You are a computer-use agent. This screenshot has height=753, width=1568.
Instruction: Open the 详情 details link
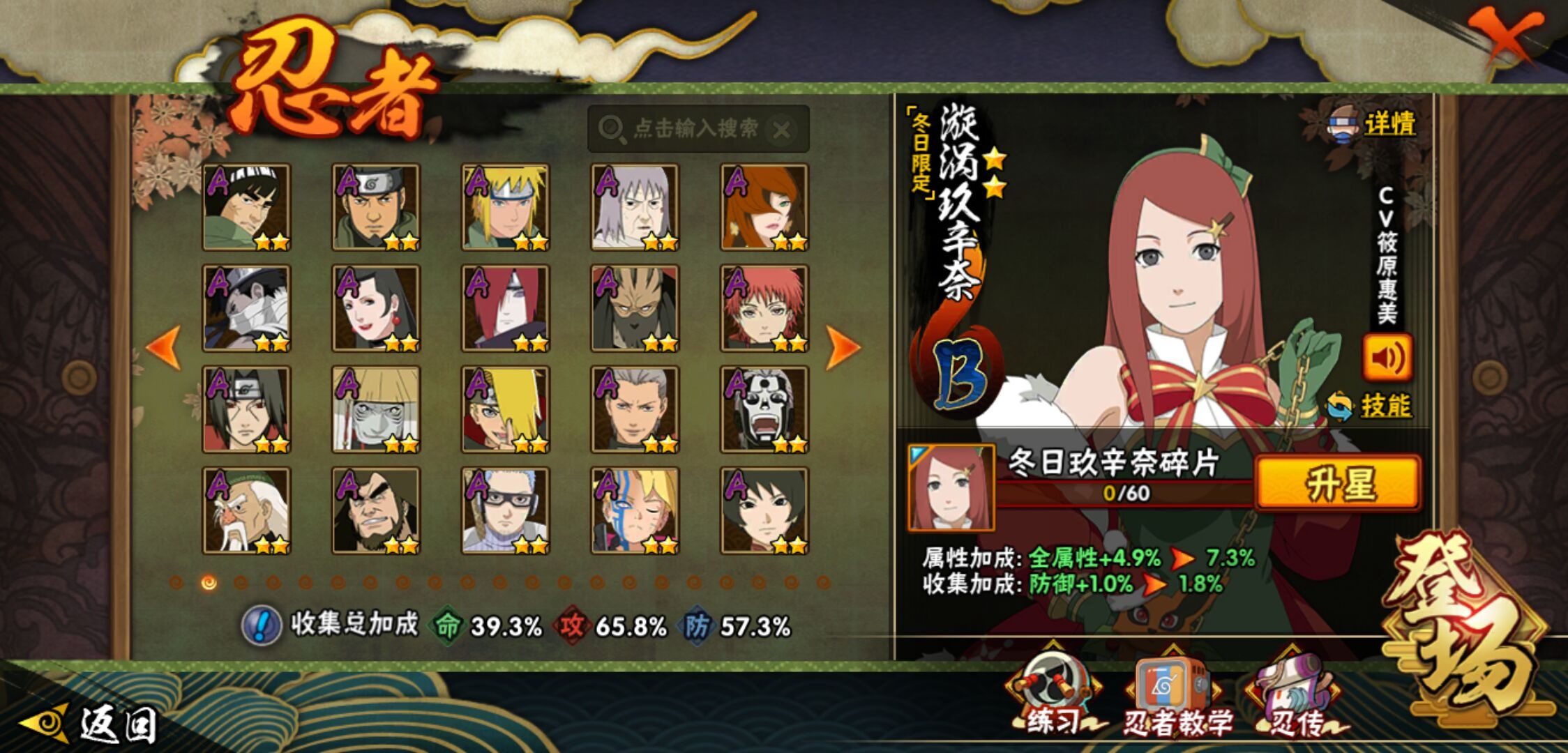[1388, 124]
